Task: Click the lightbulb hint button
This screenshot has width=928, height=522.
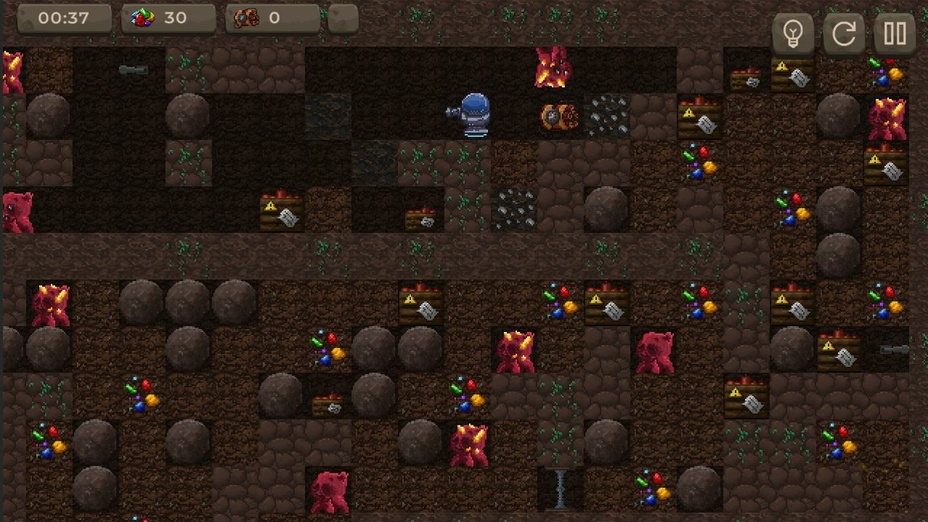Action: pos(793,34)
